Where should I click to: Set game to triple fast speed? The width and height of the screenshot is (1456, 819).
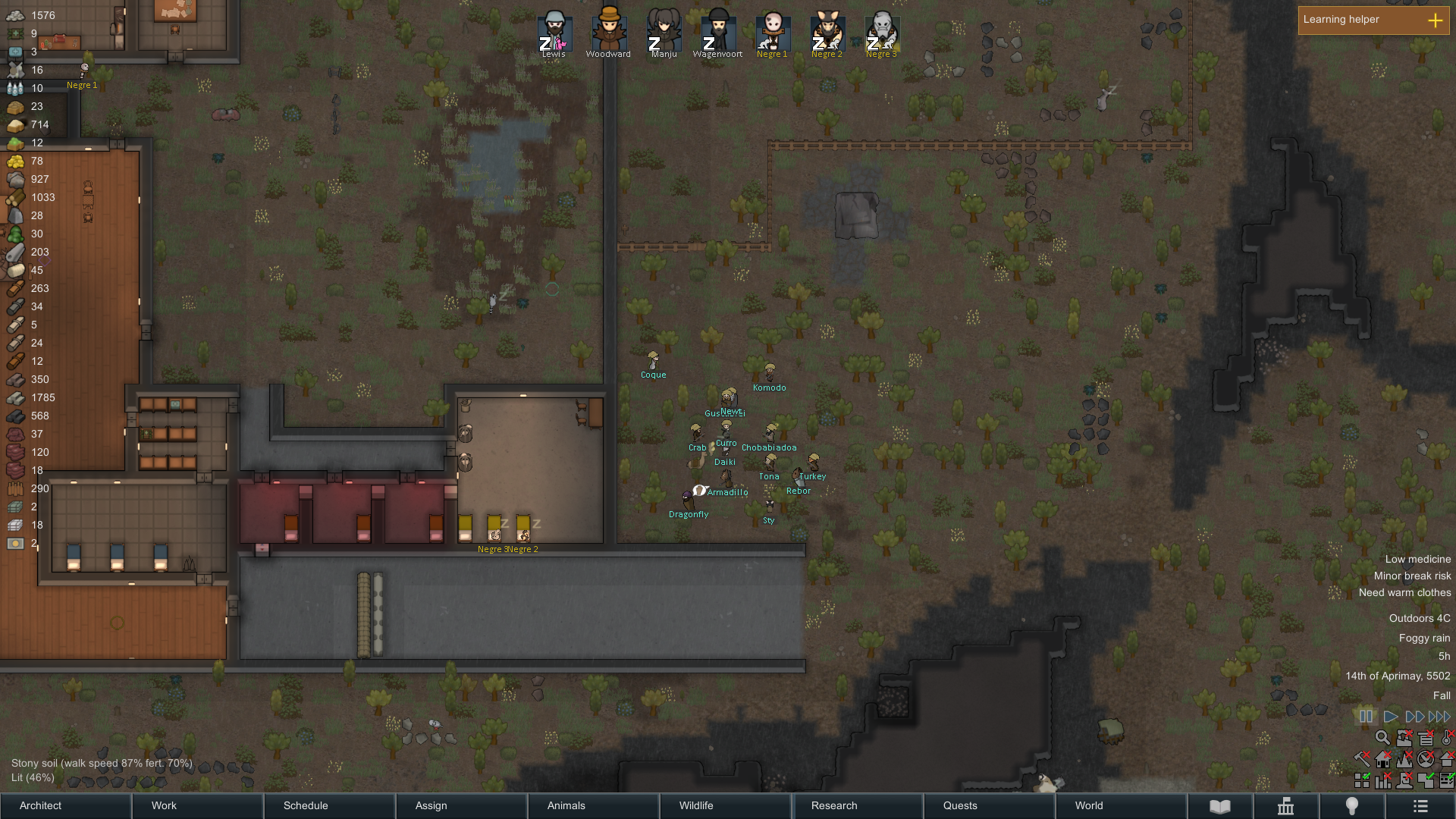[x=1439, y=717]
